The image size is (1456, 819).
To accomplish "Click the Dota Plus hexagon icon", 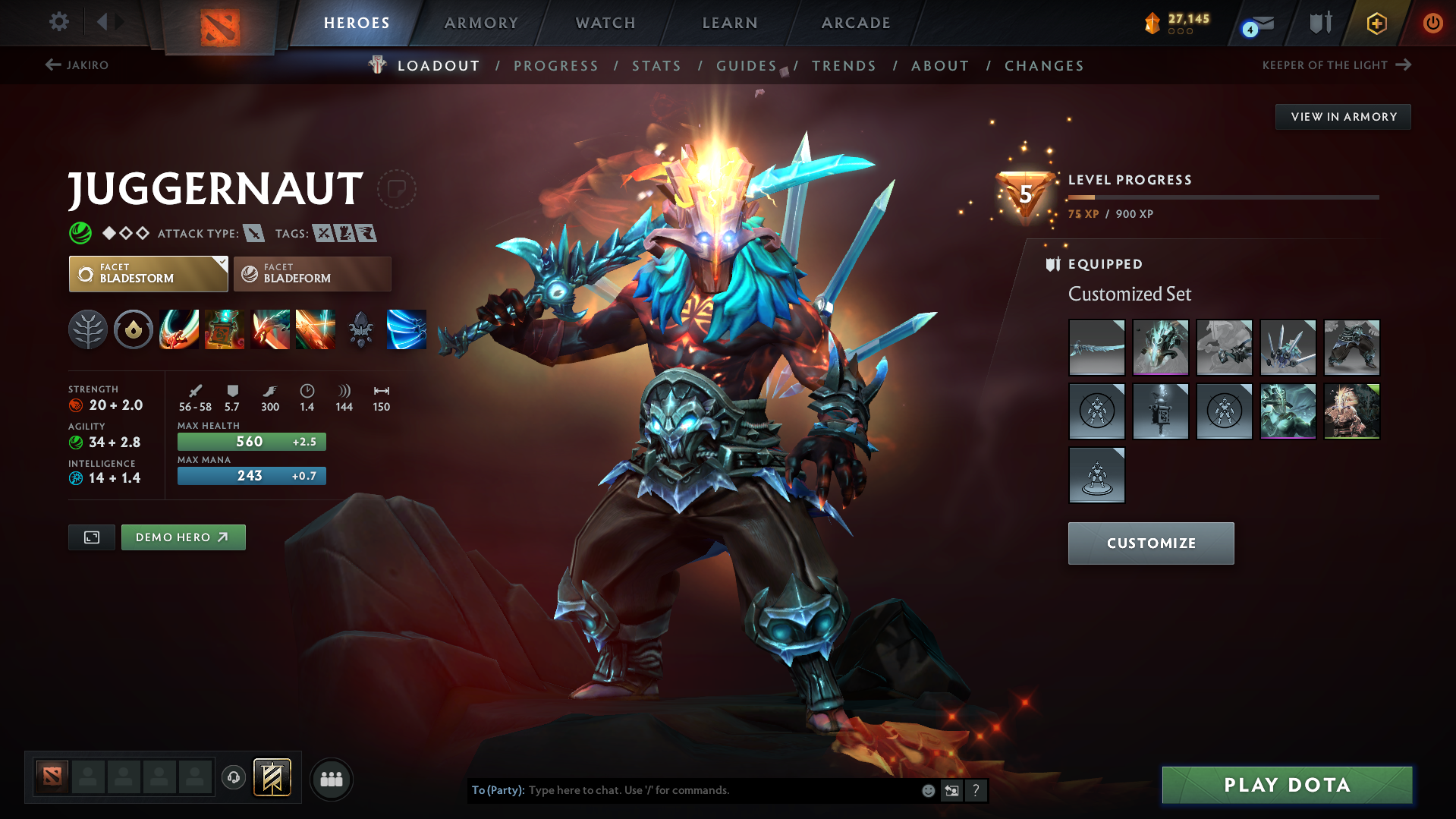I will (1376, 23).
